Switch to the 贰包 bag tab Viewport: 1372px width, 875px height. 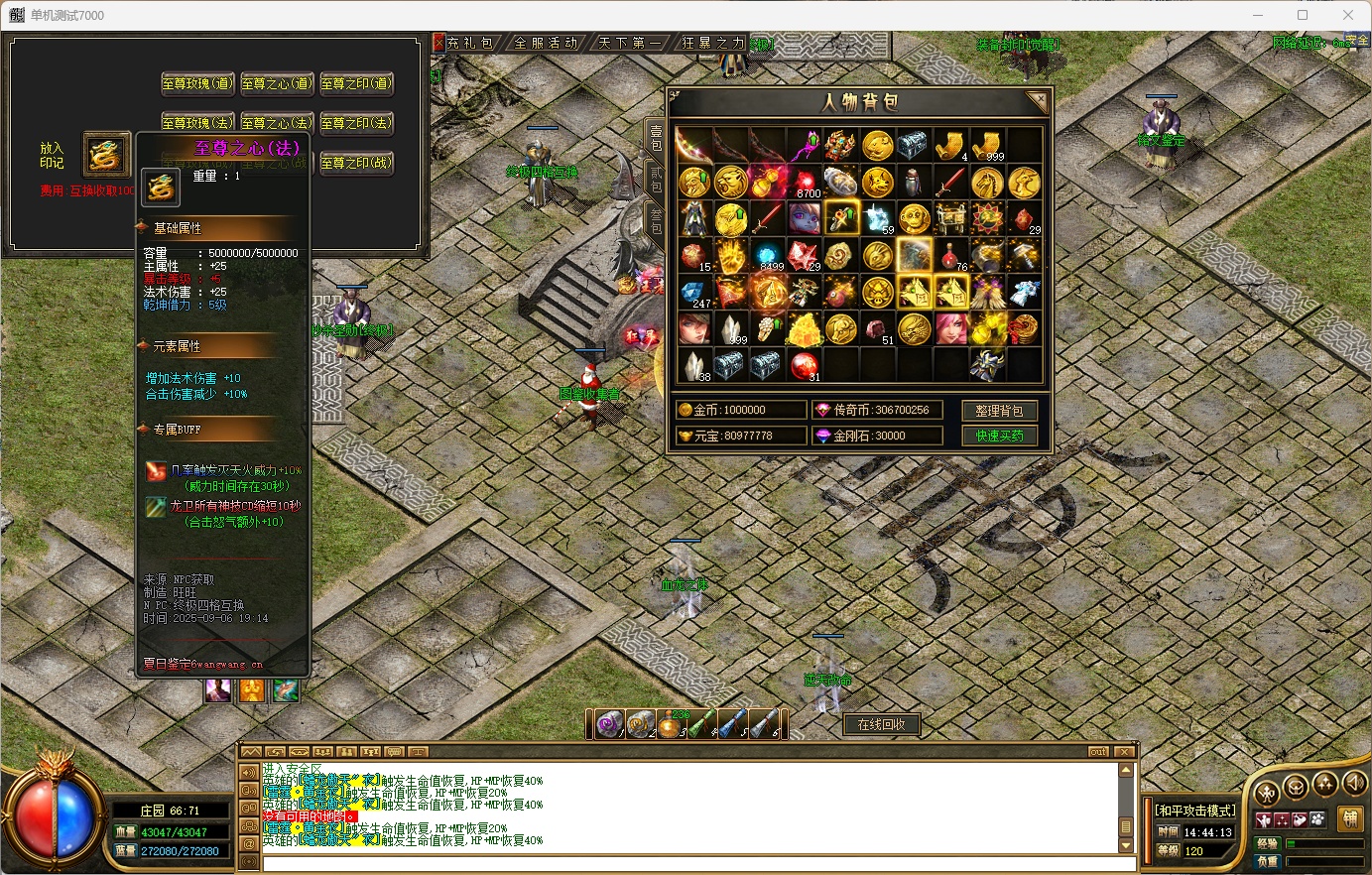(x=656, y=180)
